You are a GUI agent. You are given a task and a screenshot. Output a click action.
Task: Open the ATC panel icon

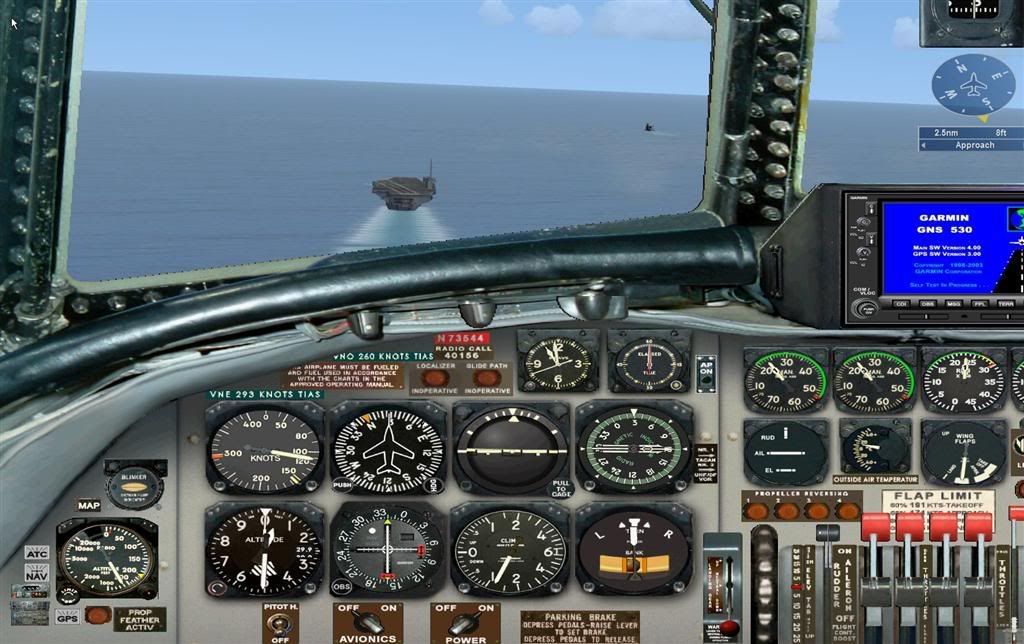pos(37,552)
